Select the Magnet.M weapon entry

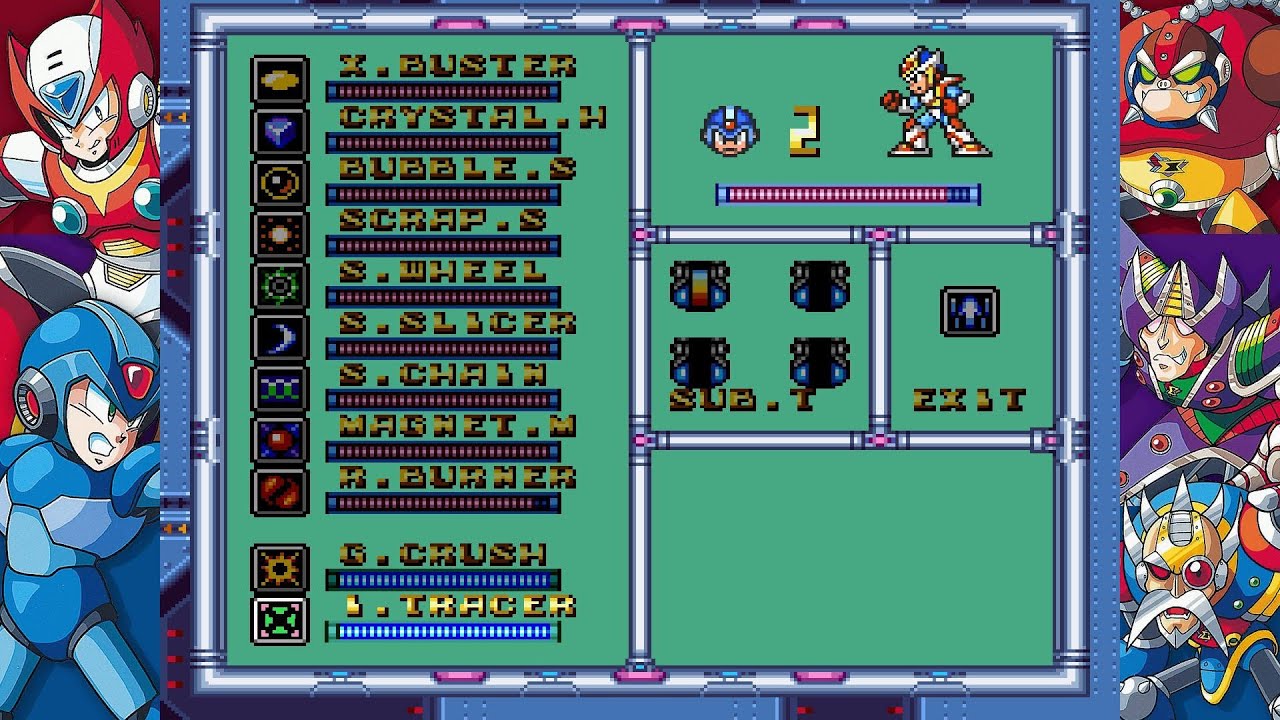coord(457,426)
